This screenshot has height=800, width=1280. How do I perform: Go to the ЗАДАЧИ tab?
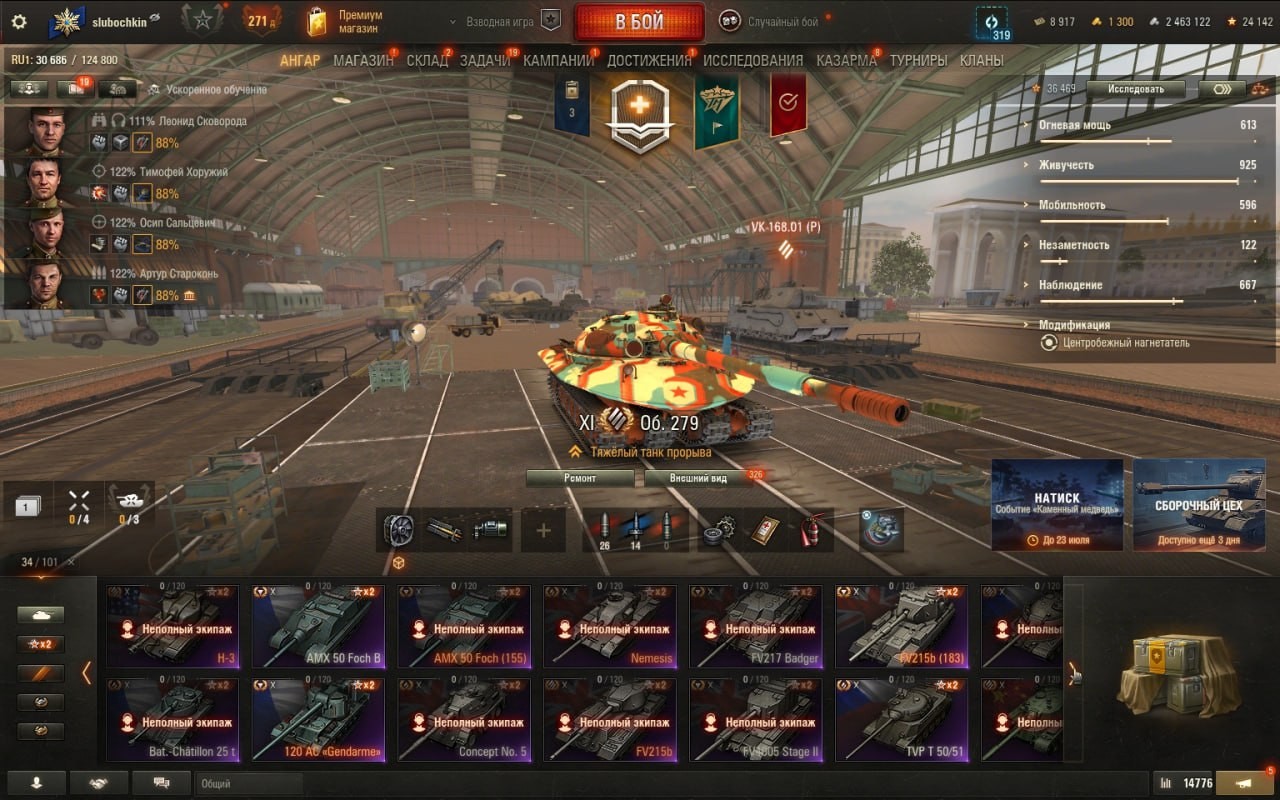tap(485, 60)
